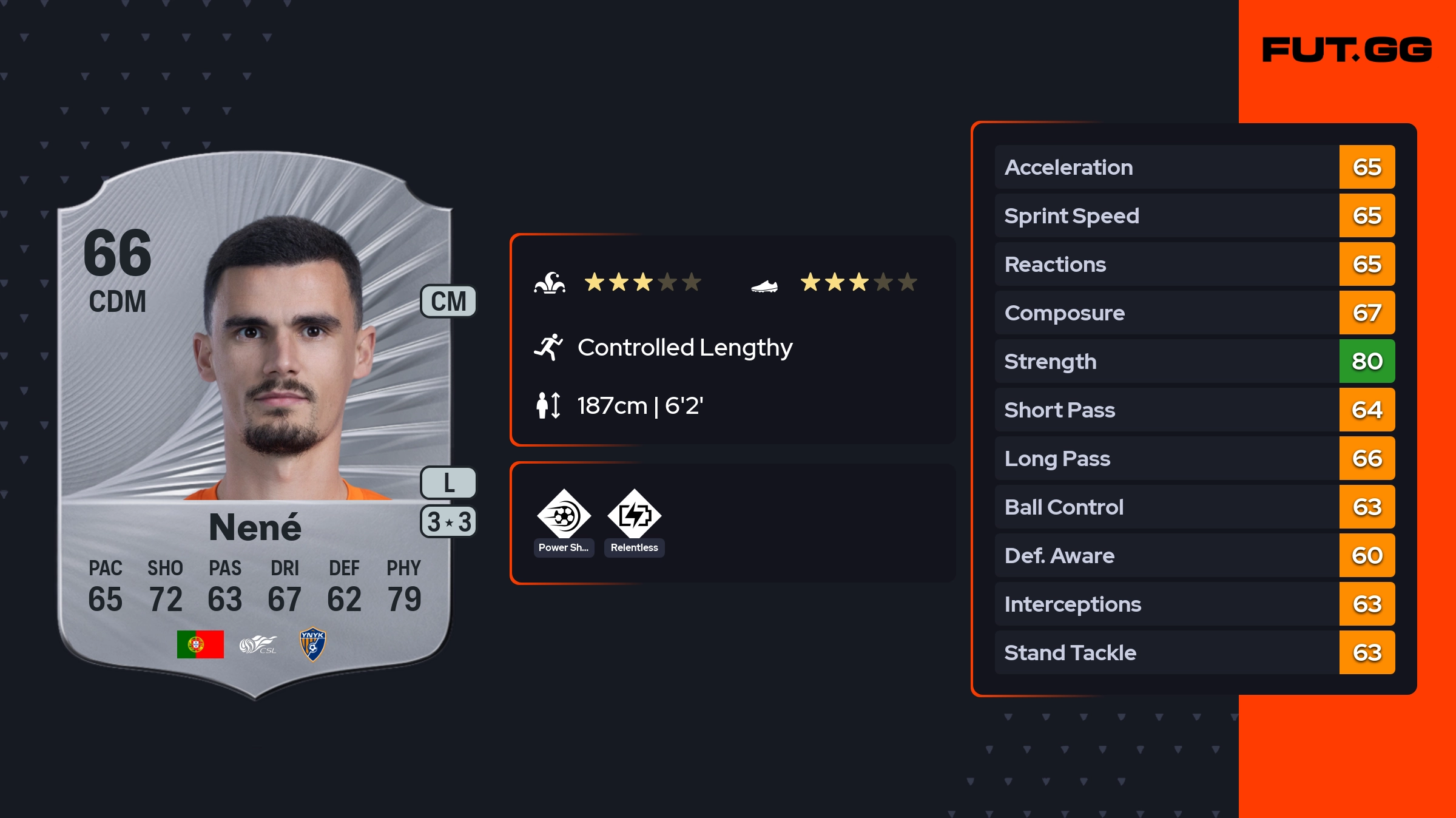Select the Relentless playstyle icon

tap(634, 516)
